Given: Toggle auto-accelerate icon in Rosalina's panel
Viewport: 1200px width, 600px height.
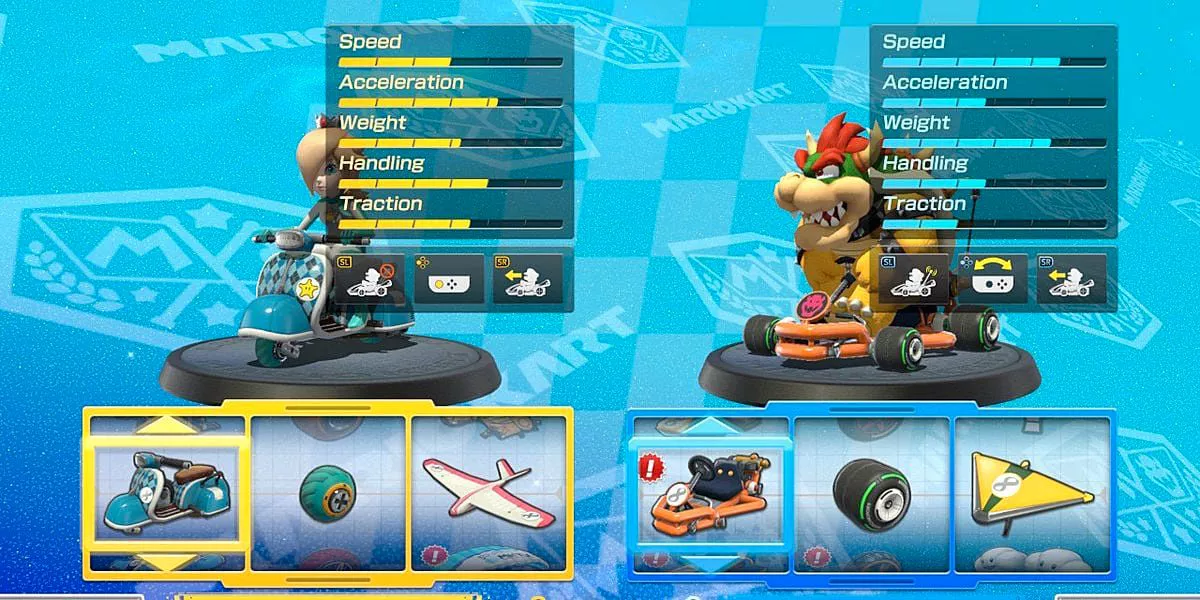Looking at the screenshot, I should tap(527, 279).
